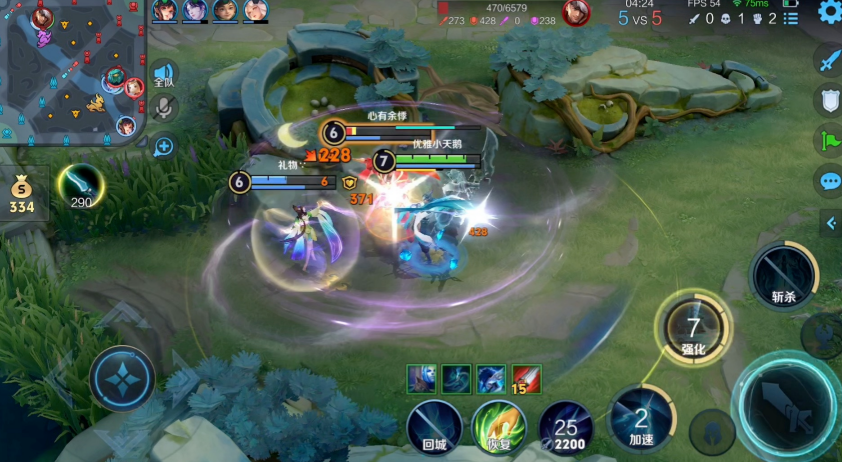Select the blue sword signal icon
Image resolution: width=842 pixels, height=462 pixels.
[x=828, y=61]
